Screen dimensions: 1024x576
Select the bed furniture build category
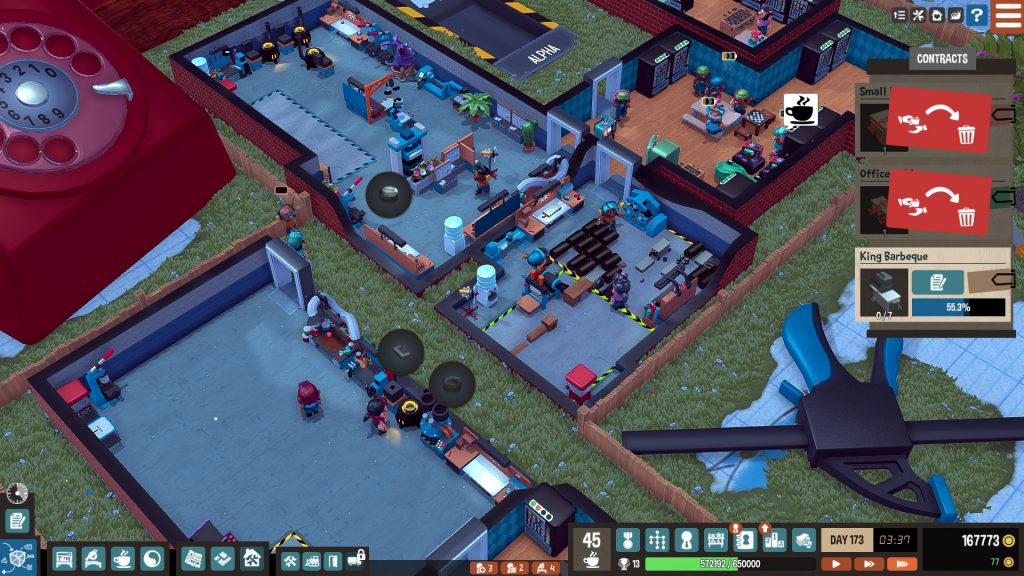click(62, 559)
